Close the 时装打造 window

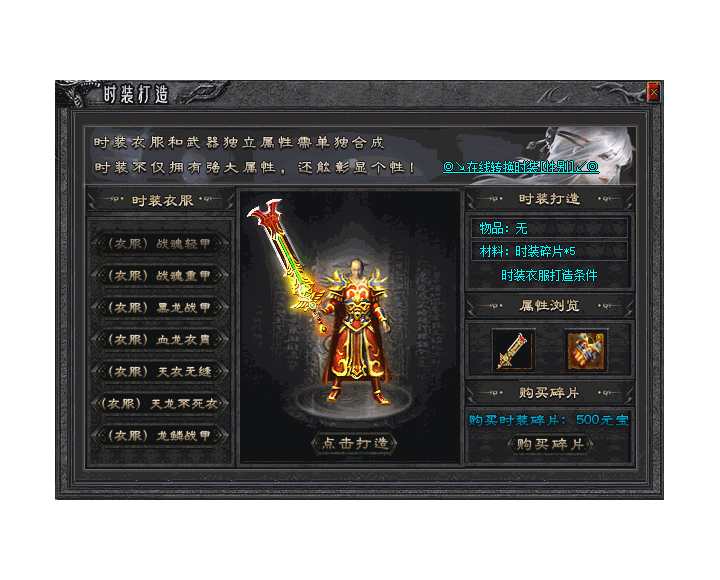coord(653,92)
